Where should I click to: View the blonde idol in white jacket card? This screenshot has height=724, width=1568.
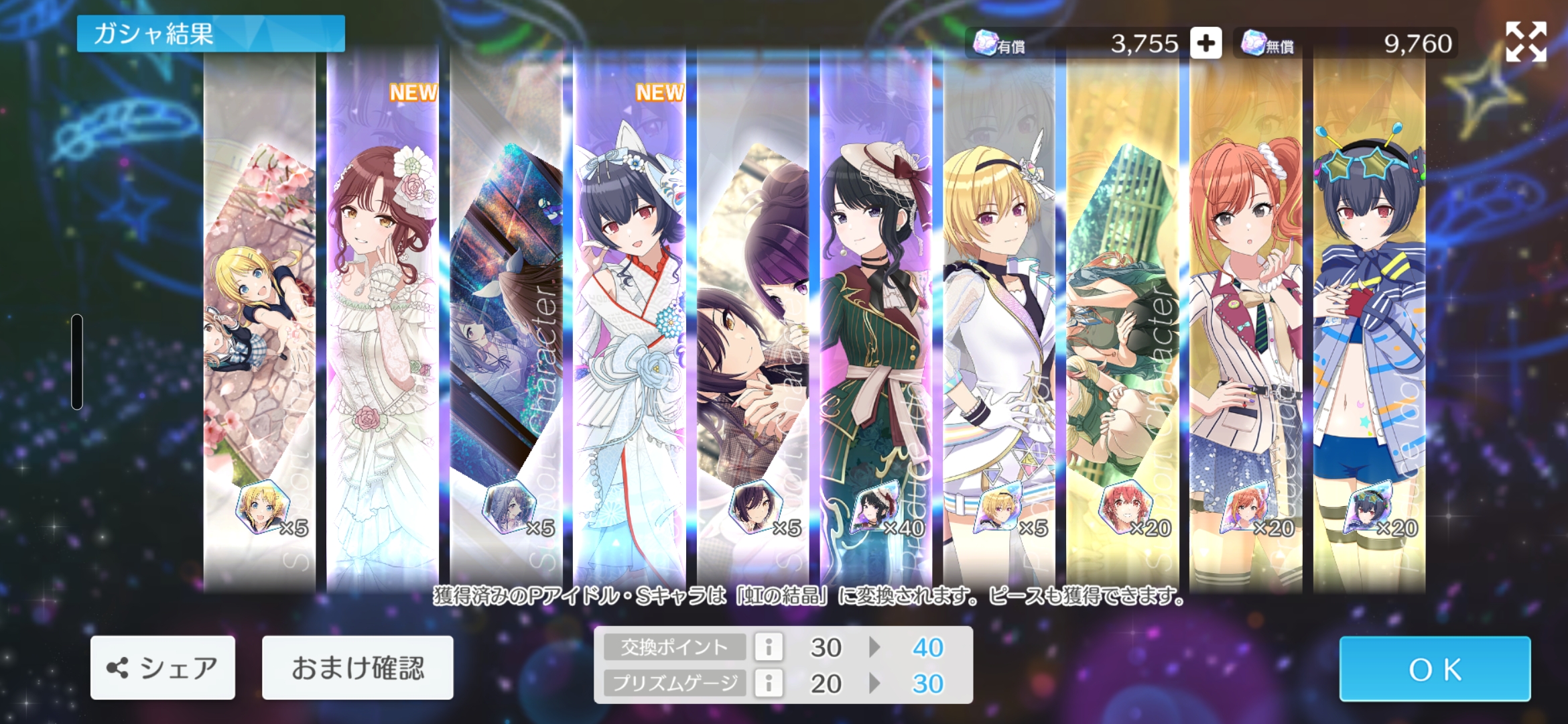[x=999, y=322]
